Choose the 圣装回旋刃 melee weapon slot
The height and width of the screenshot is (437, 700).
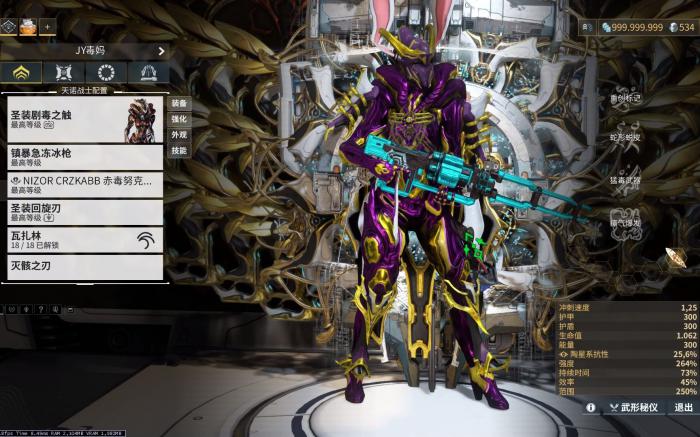[84, 212]
